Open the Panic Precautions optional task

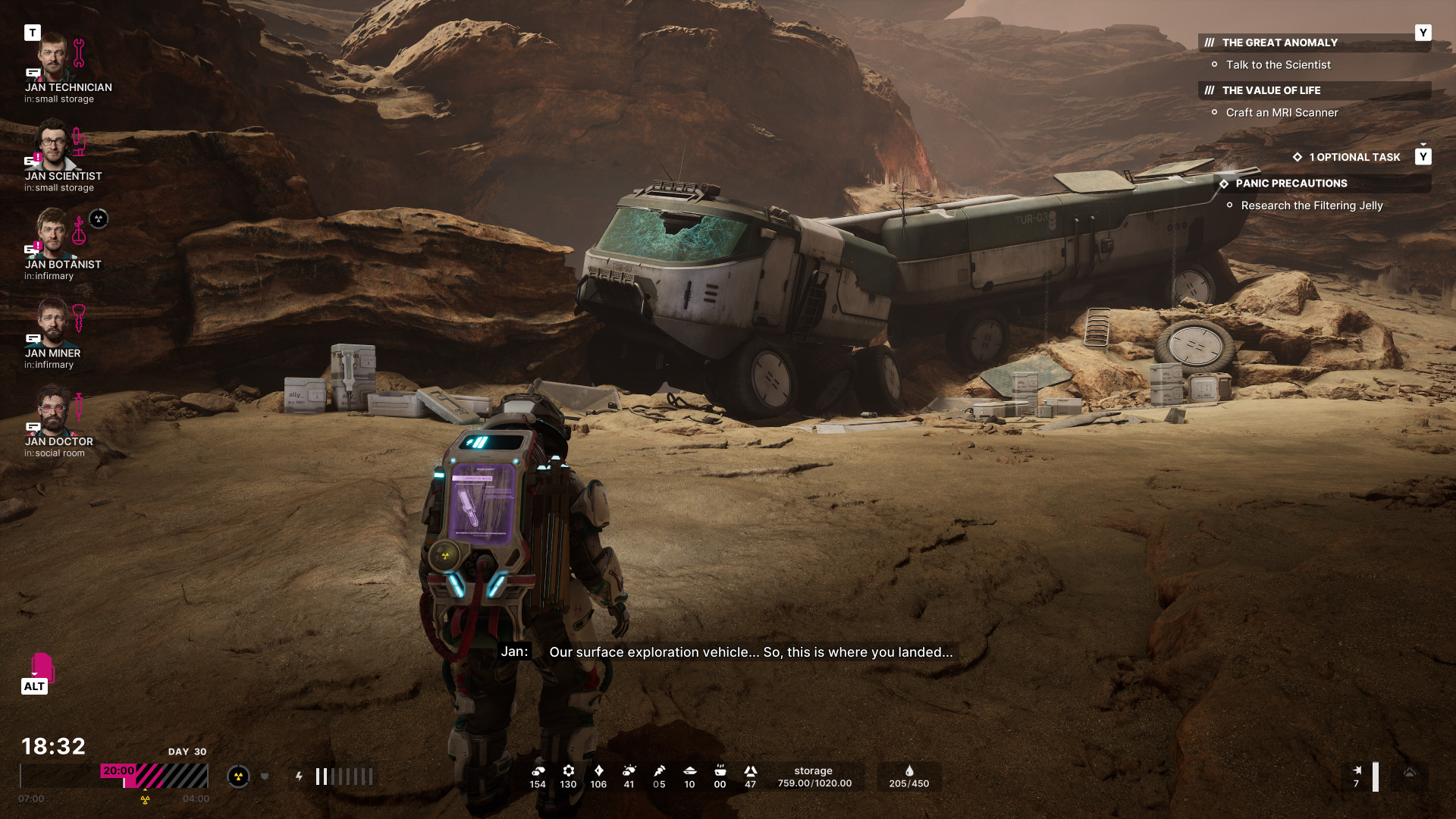(x=1291, y=184)
